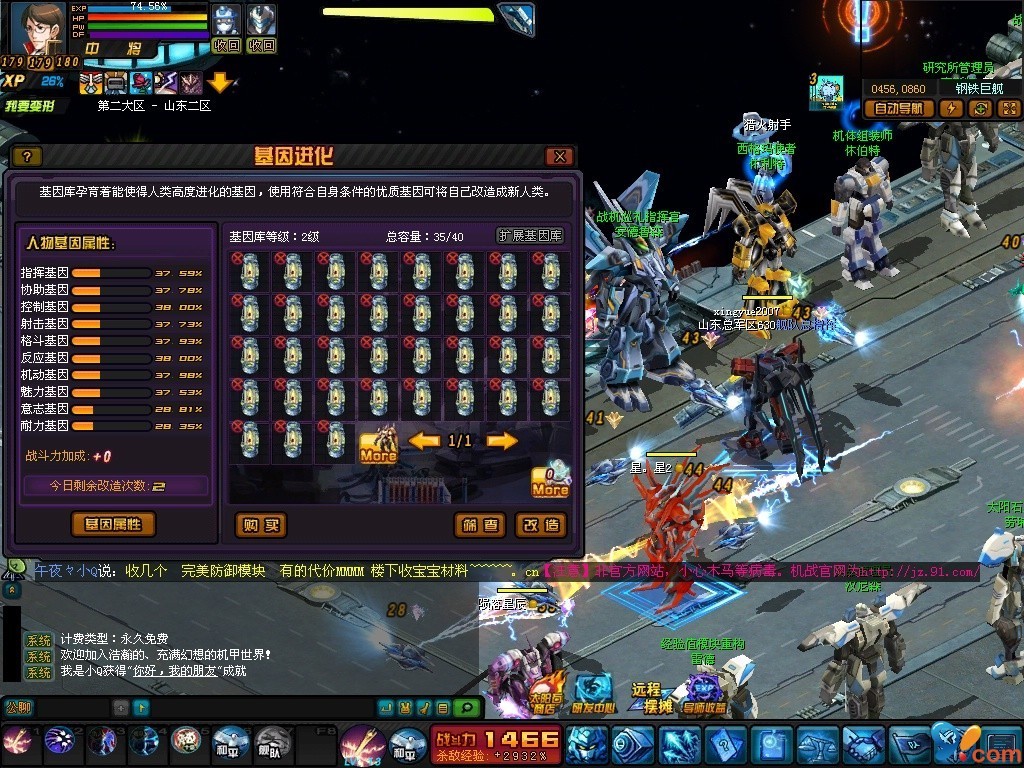The height and width of the screenshot is (768, 1024).
Task: Click the 我要变形 transform button
Action: 30,106
